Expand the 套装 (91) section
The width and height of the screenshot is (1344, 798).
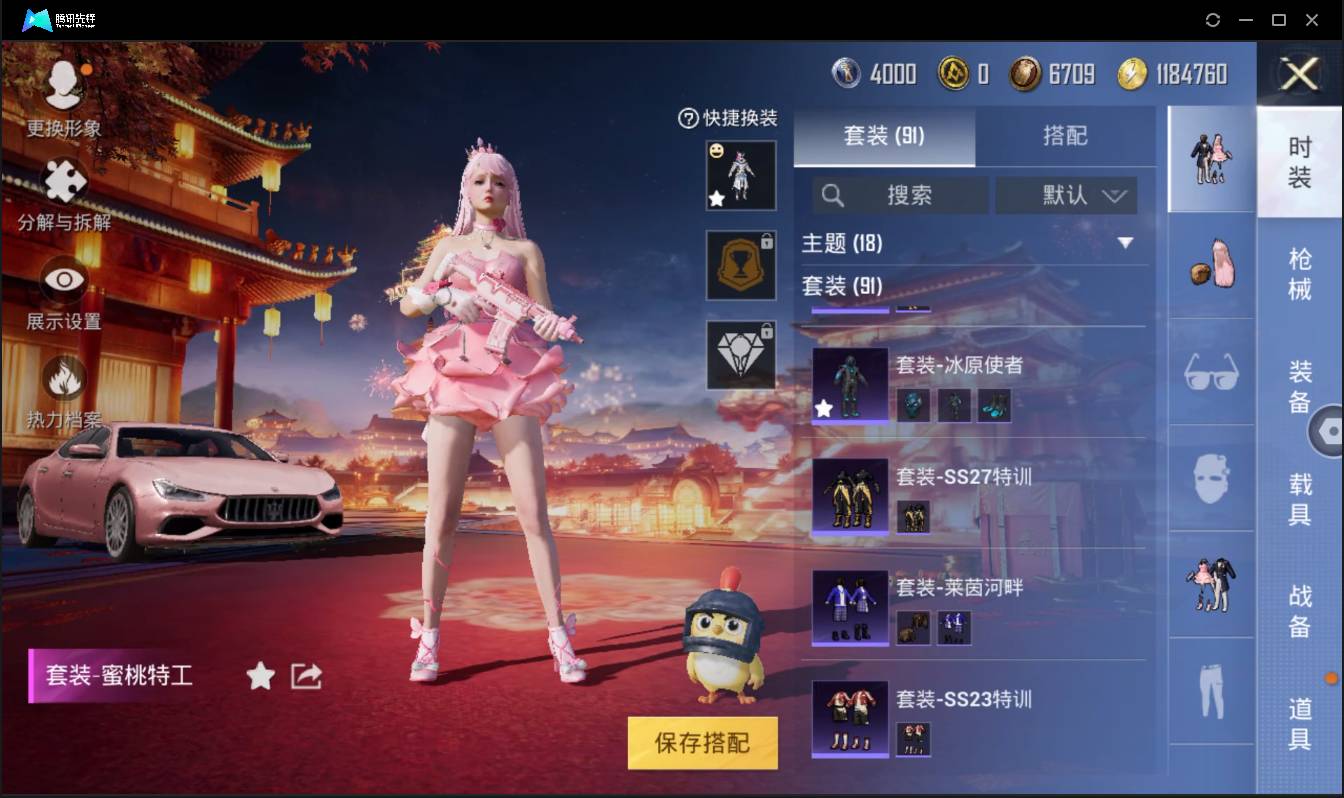pos(845,287)
